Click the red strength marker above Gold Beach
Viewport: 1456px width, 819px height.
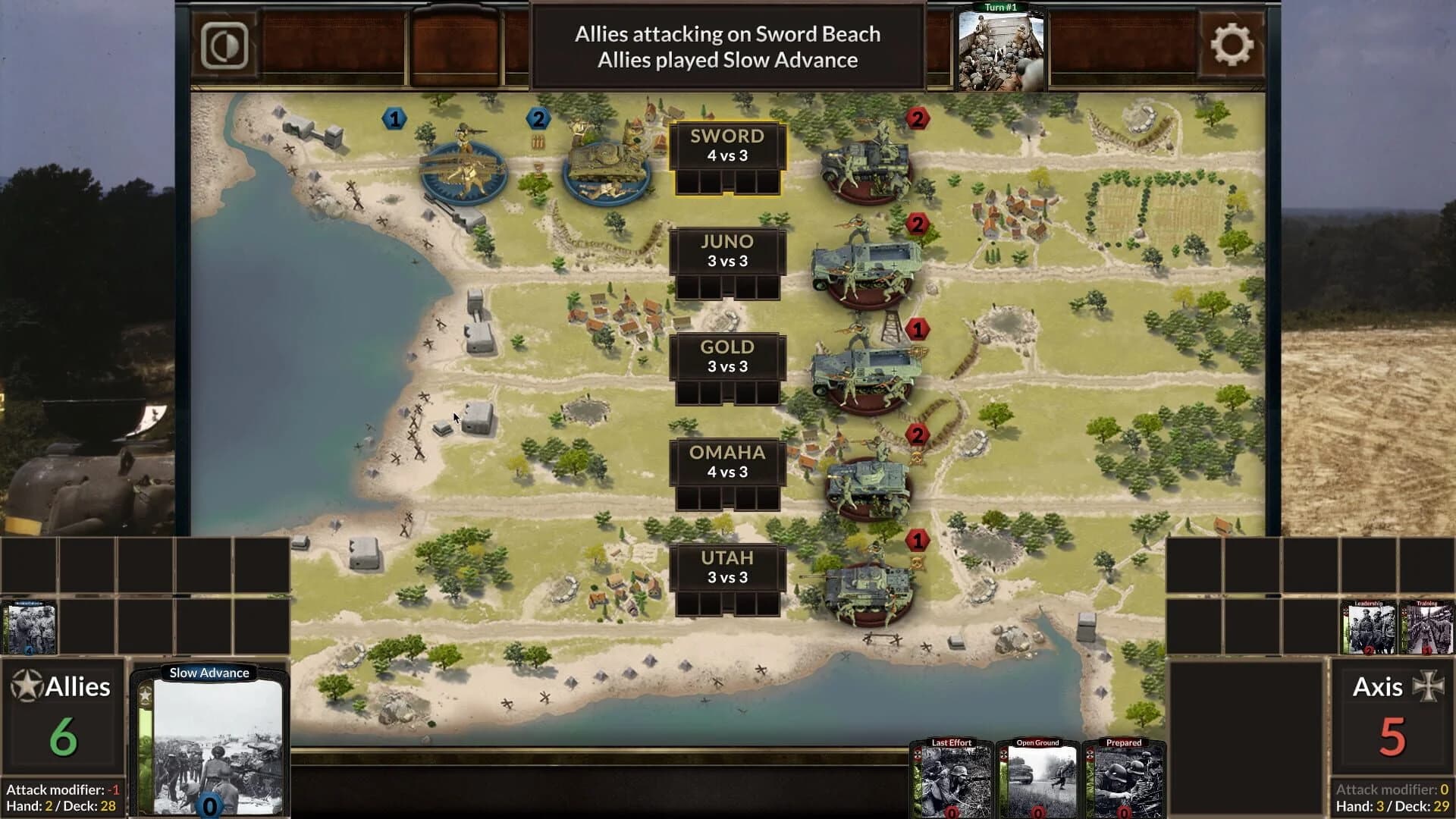(x=918, y=329)
